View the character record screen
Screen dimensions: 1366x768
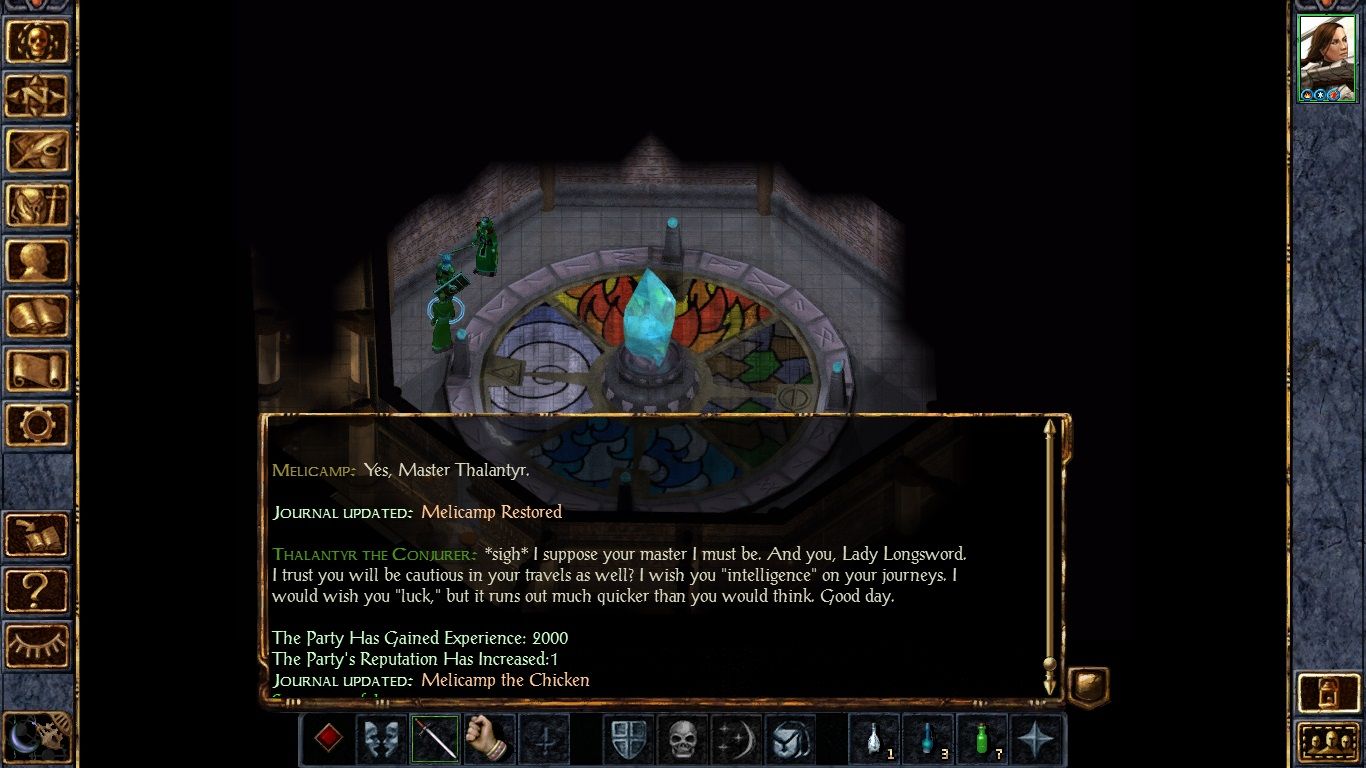[39, 260]
